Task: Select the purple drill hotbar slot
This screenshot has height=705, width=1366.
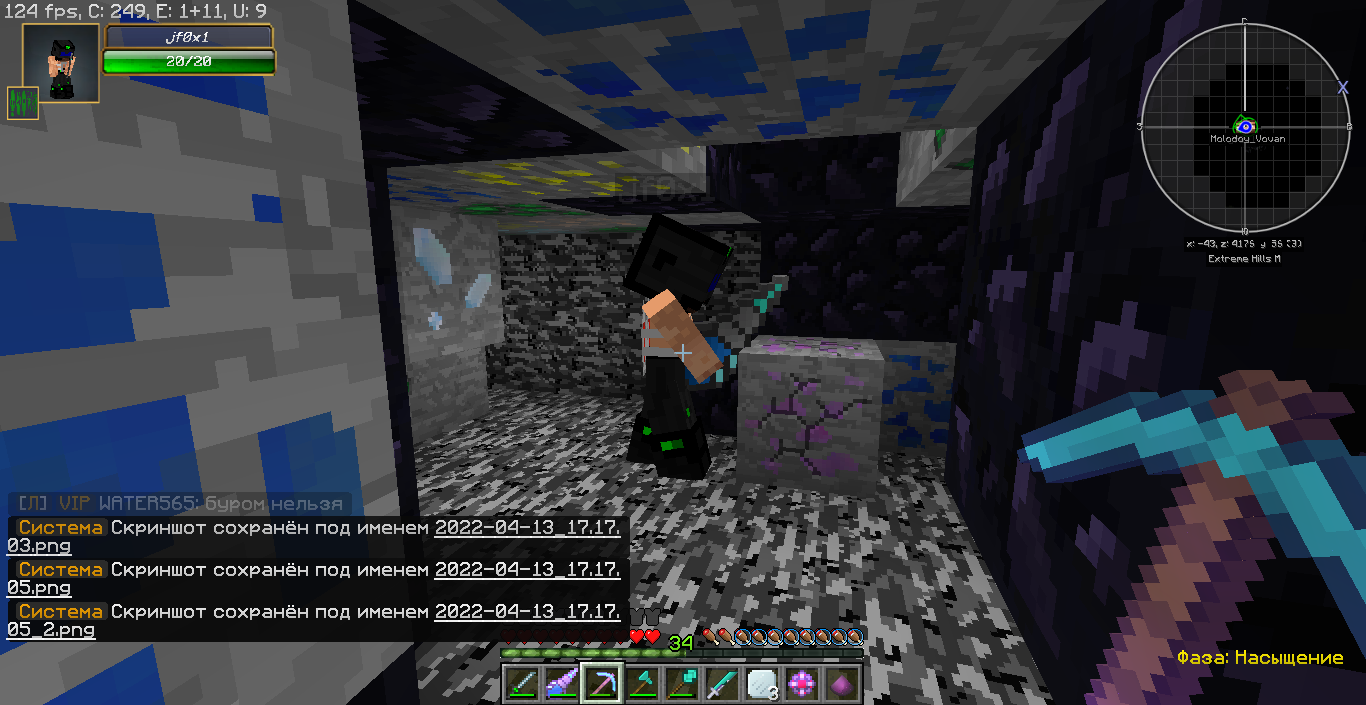Action: click(x=562, y=683)
